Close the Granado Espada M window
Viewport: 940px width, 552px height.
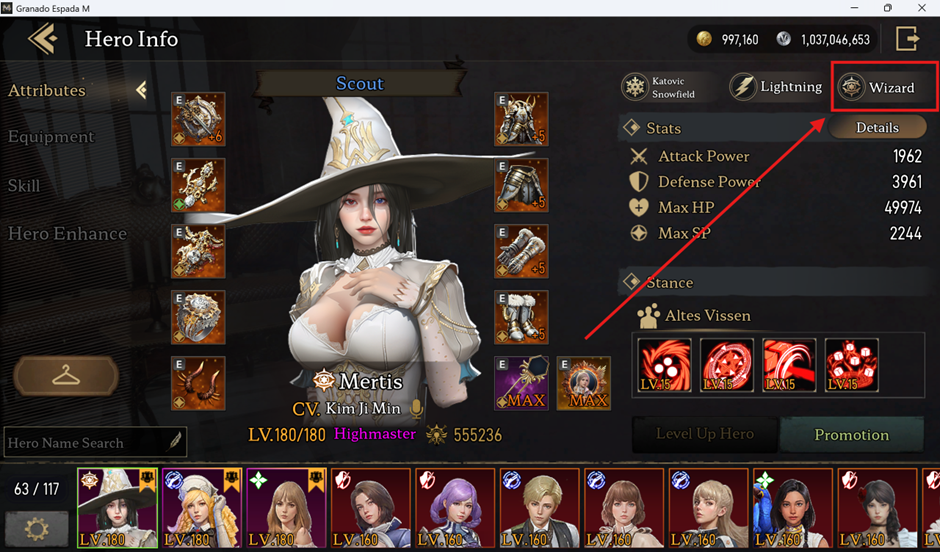(920, 8)
